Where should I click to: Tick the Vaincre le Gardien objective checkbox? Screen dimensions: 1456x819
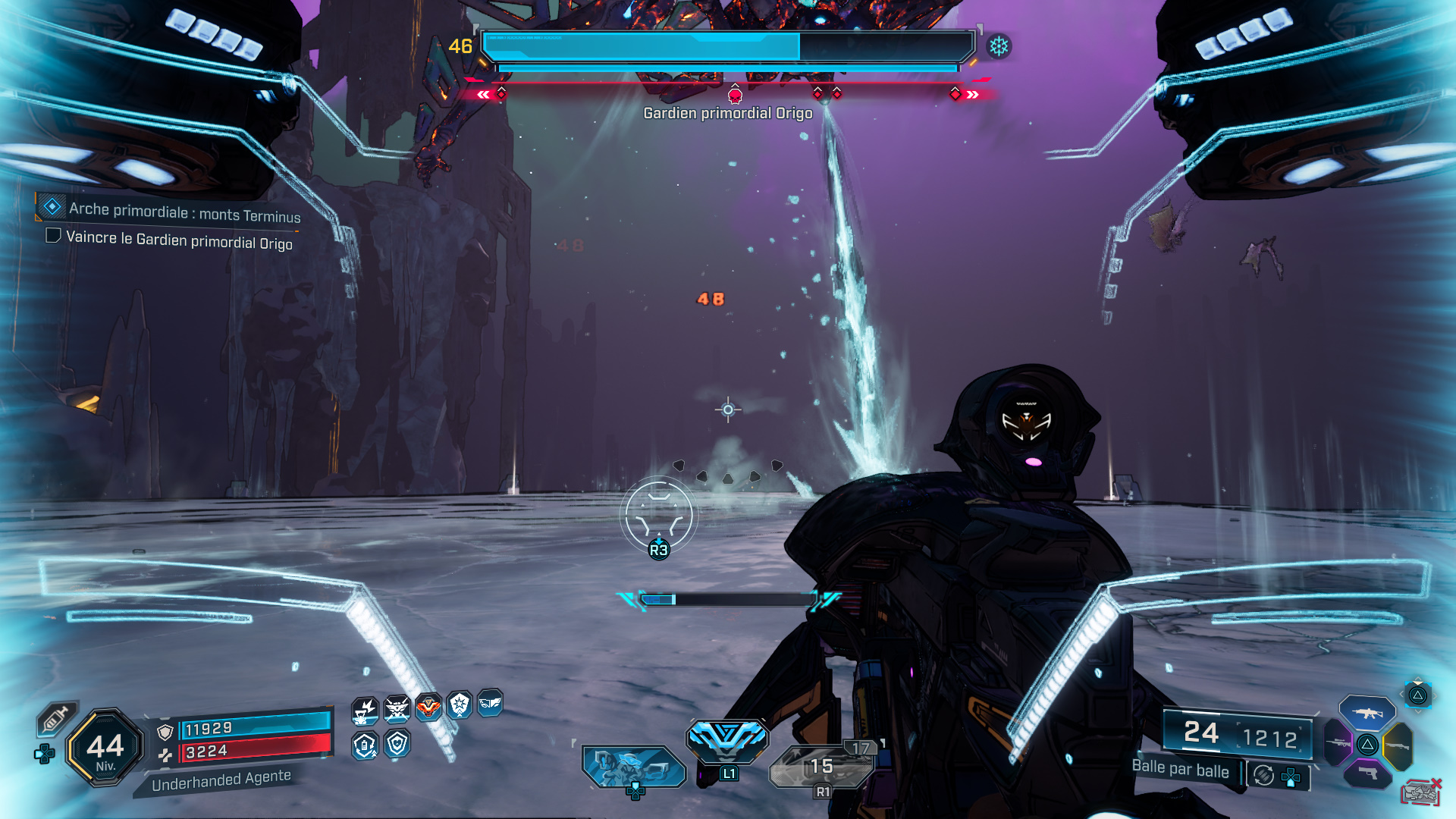pyautogui.click(x=53, y=236)
